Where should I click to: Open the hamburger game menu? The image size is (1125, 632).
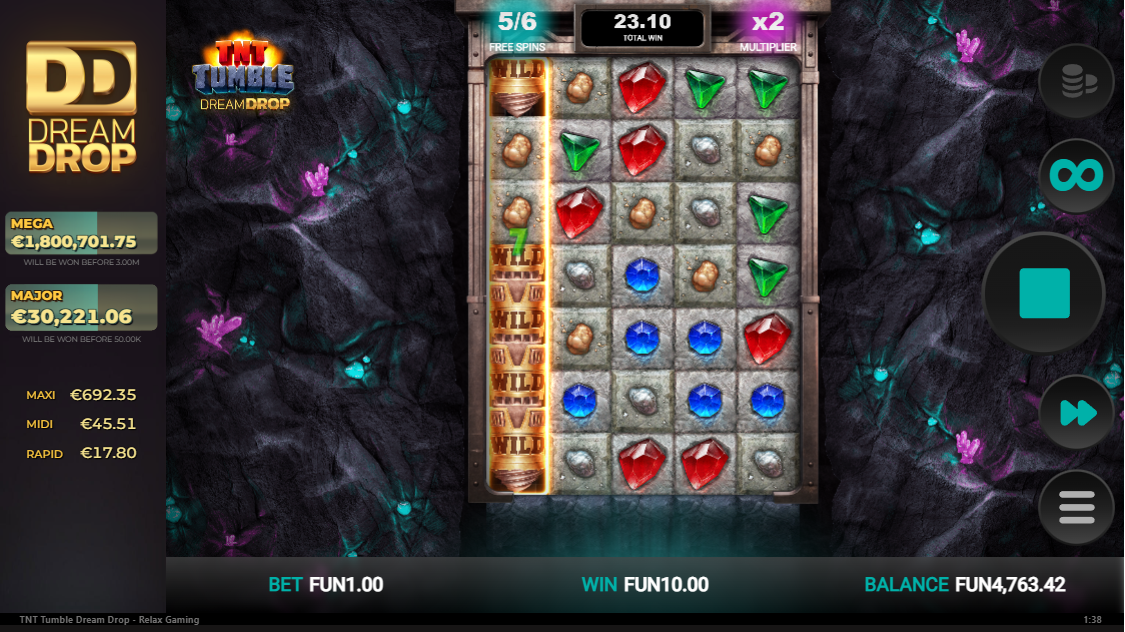[x=1076, y=508]
